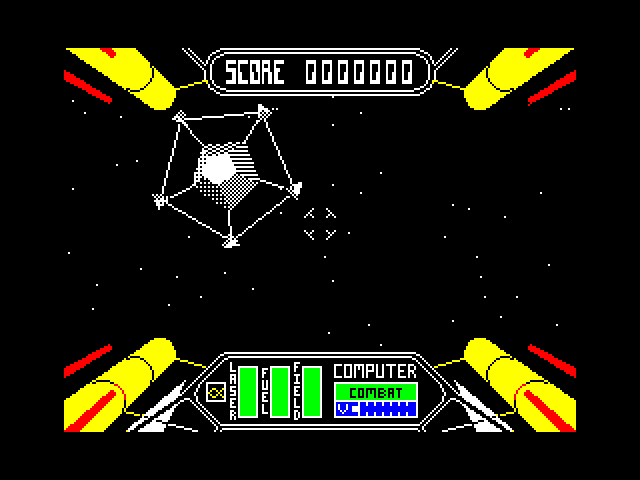Select the COMBAT computer mode indicator

coord(376,392)
